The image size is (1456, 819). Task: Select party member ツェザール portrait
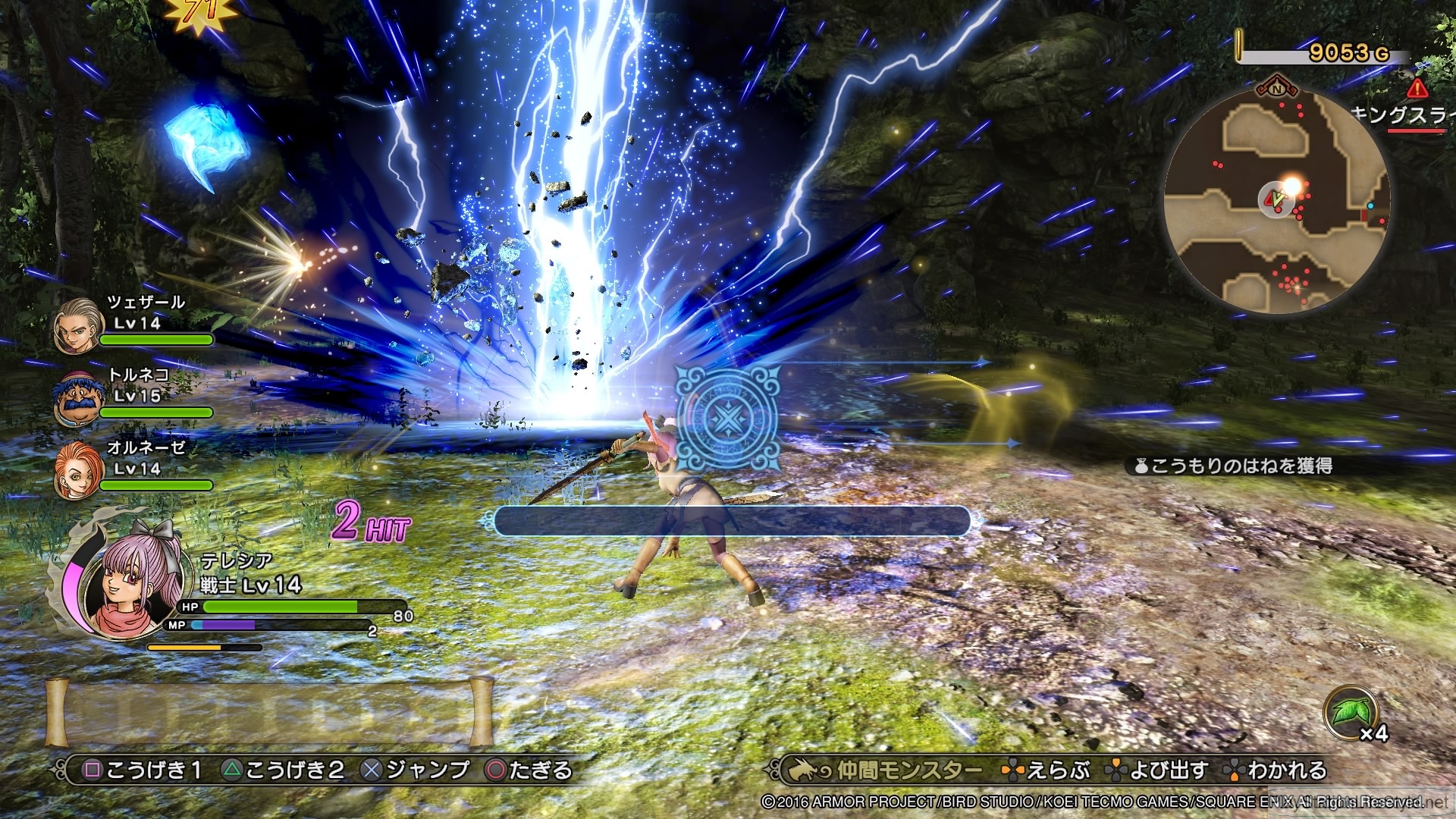[79, 325]
